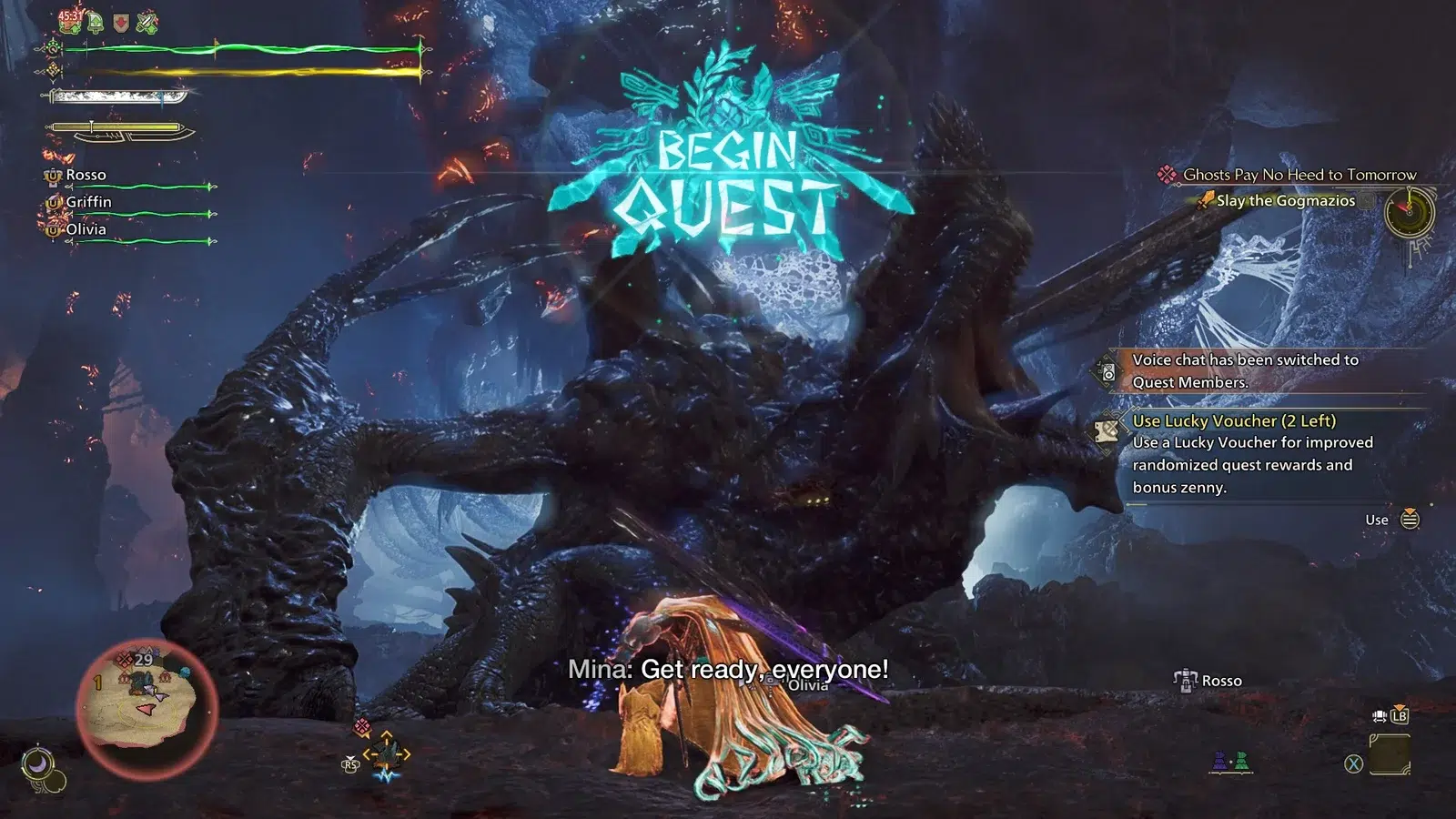Open the item slot in the corner

1389,755
